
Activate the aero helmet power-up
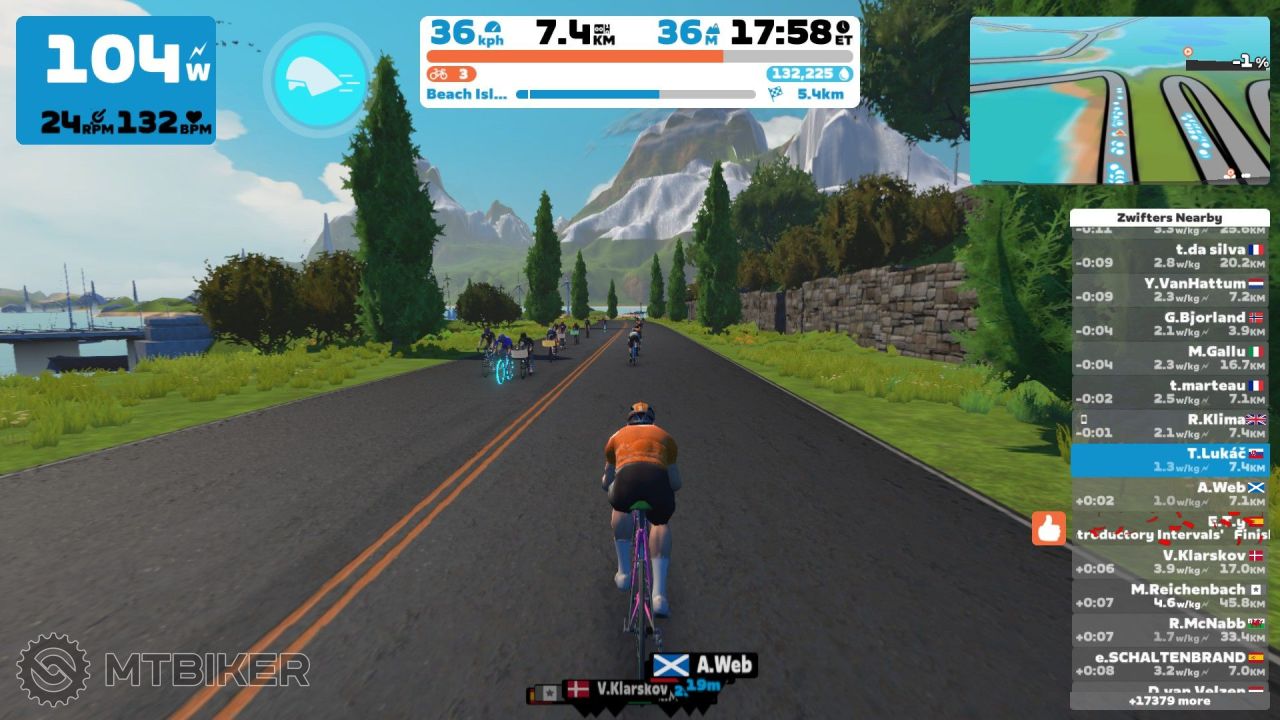(x=319, y=77)
